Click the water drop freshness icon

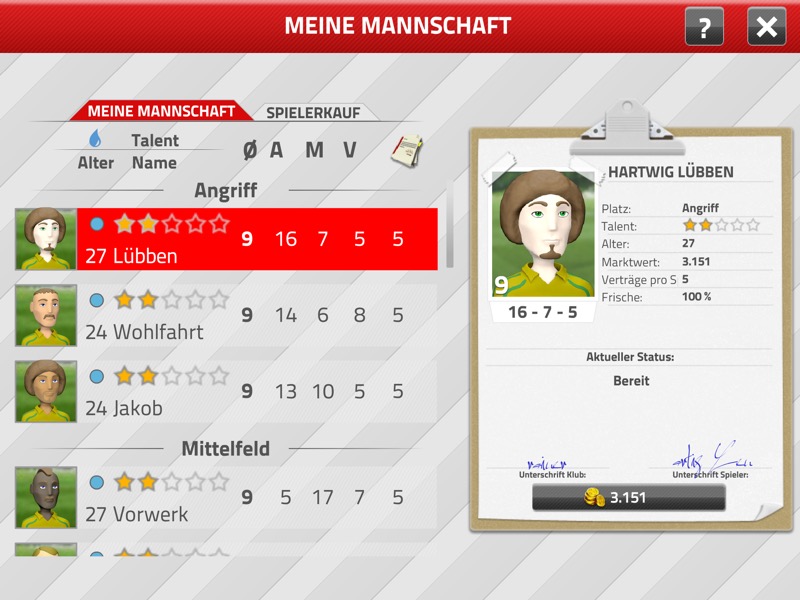[x=96, y=138]
